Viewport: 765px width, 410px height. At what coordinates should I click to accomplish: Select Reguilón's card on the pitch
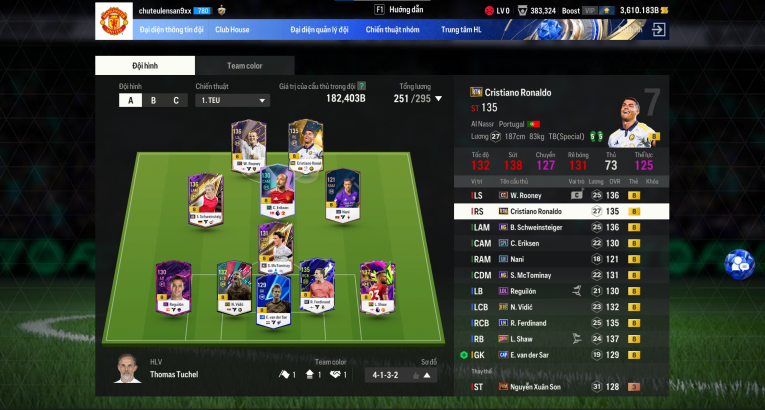coord(173,286)
